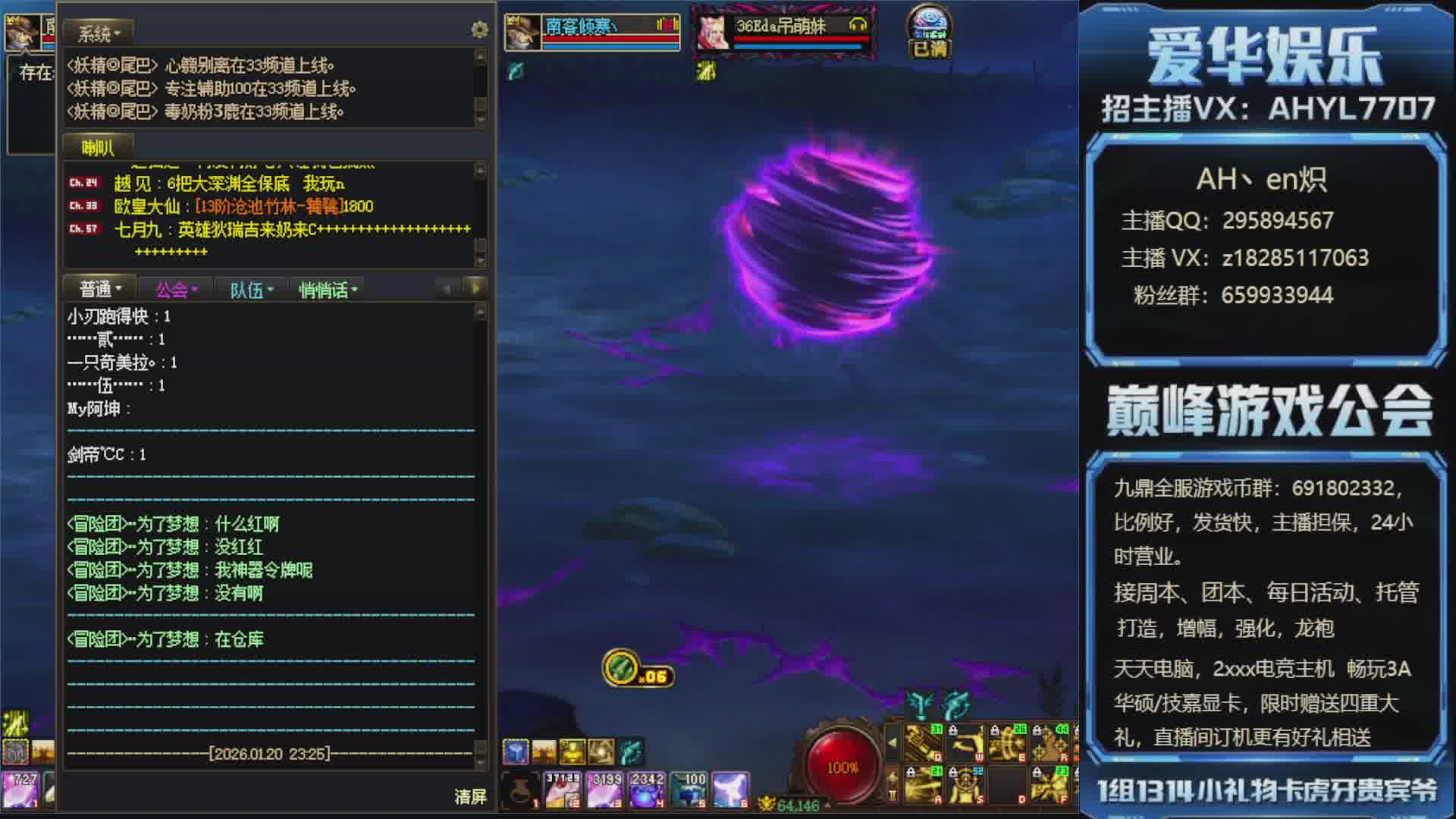Use the quick slot item showing 3199
1456x819 pixels.
point(605,790)
